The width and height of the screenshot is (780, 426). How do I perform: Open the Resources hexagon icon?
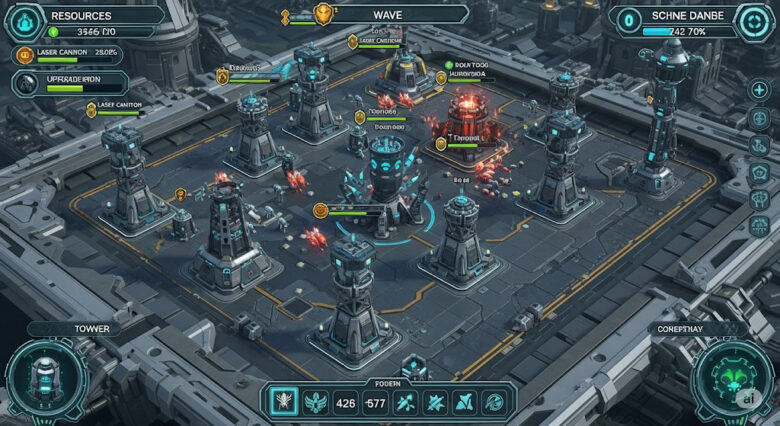coord(25,20)
